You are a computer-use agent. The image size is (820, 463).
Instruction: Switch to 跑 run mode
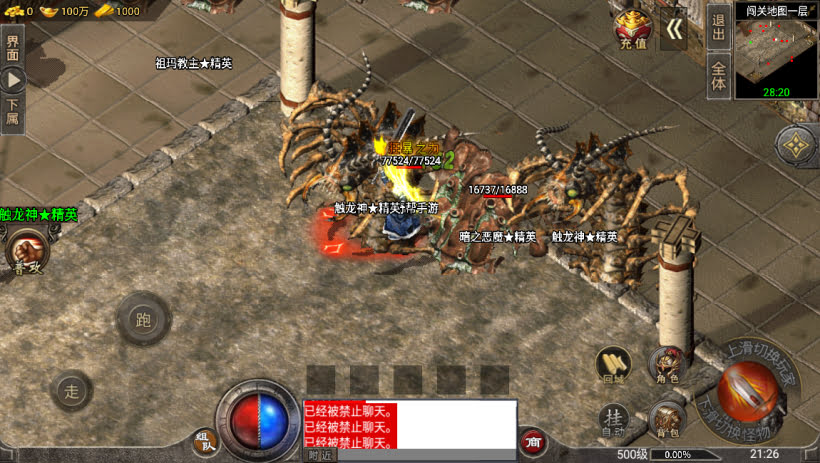point(142,319)
